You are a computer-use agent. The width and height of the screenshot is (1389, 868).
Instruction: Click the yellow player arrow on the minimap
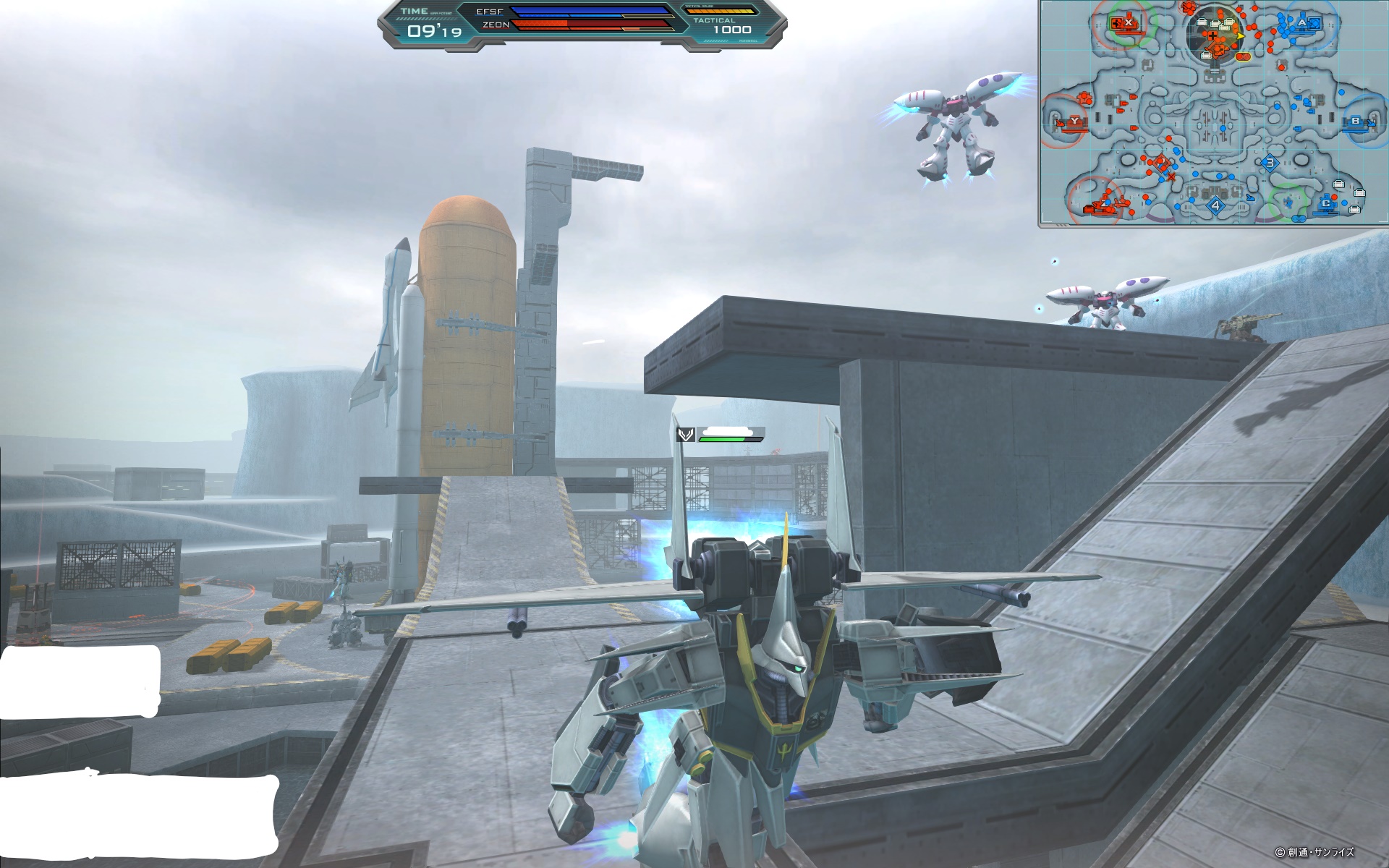[1239, 35]
